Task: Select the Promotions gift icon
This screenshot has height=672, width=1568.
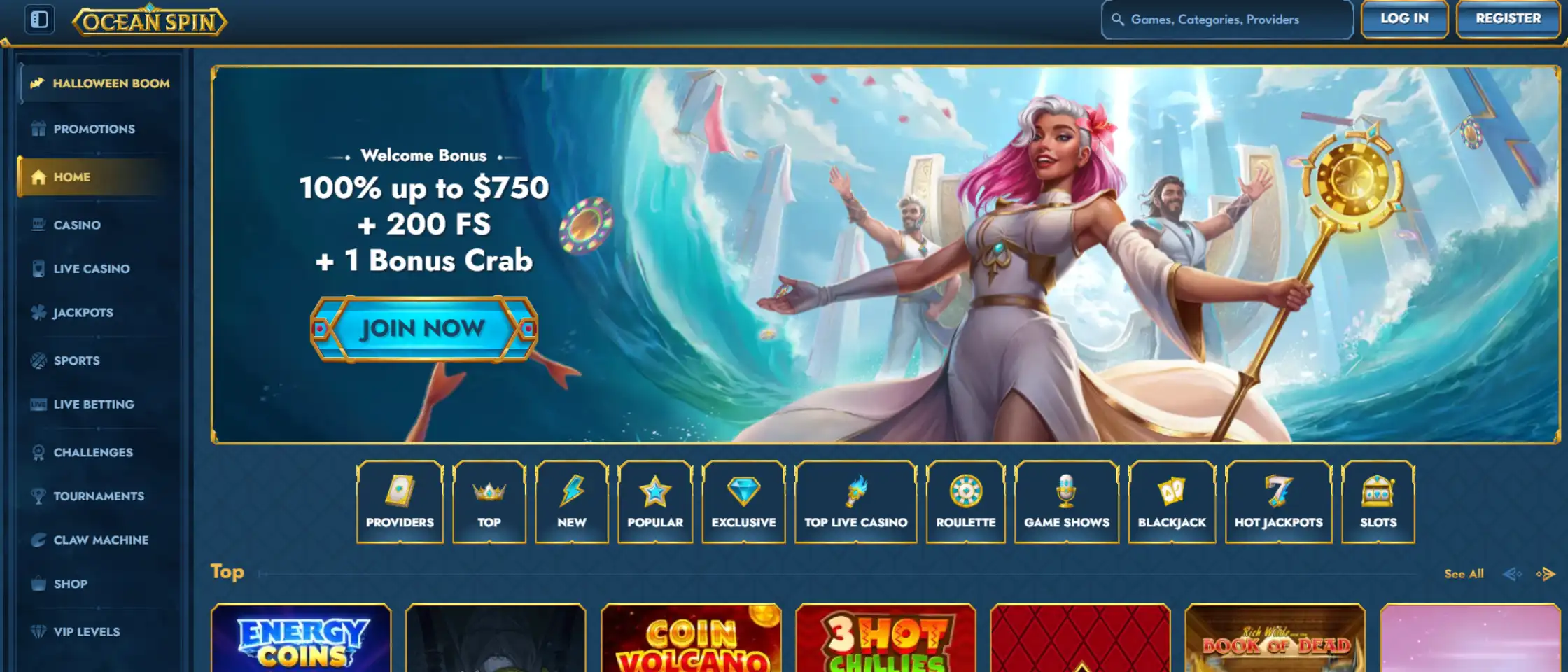Action: [39, 129]
